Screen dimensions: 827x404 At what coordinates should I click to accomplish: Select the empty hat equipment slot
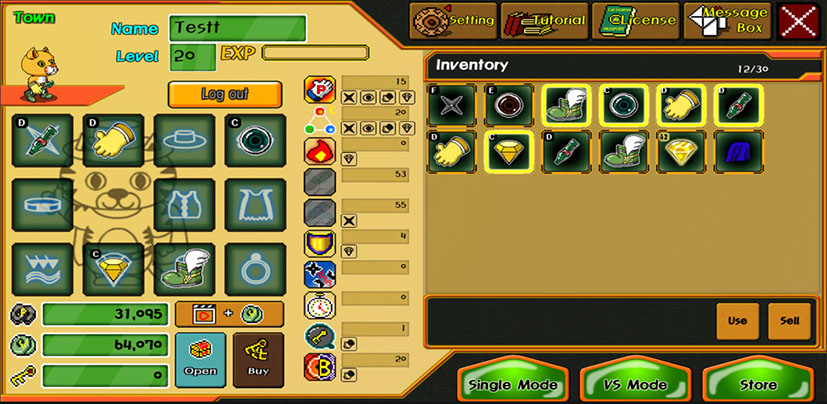tap(184, 140)
